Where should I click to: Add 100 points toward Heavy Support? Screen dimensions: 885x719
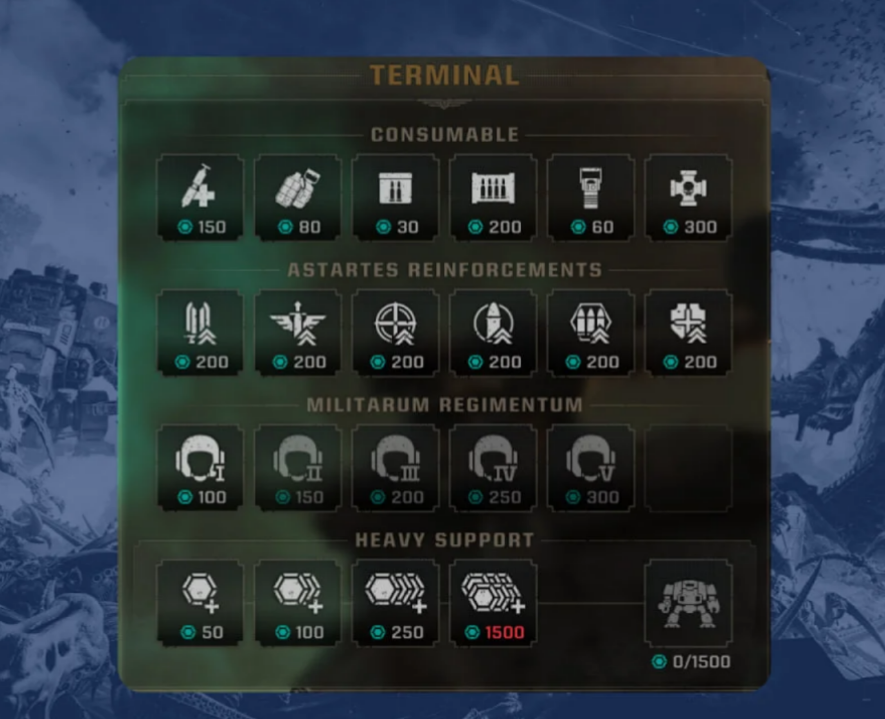[298, 602]
